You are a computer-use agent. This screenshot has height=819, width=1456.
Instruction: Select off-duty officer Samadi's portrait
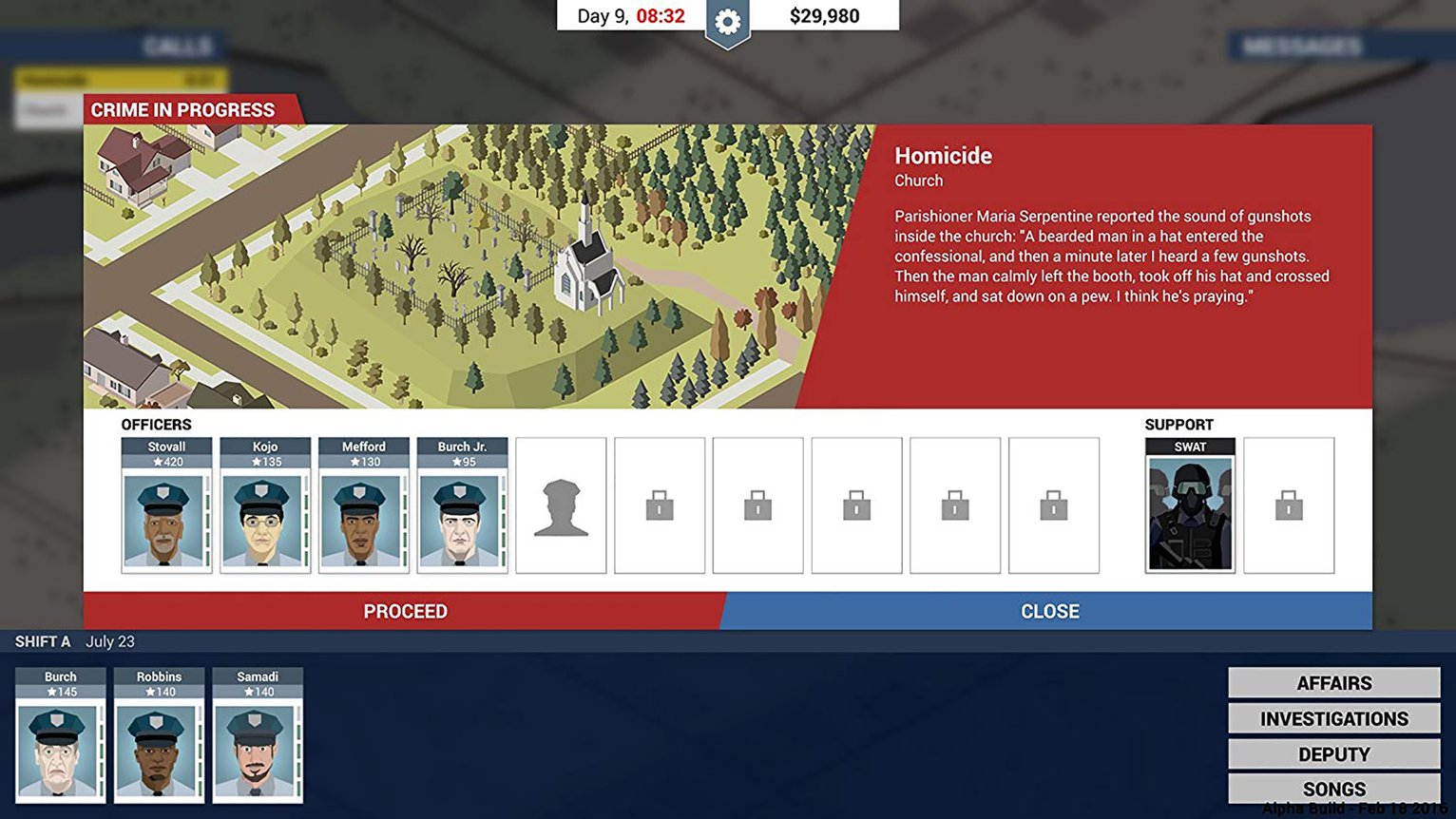pyautogui.click(x=257, y=736)
